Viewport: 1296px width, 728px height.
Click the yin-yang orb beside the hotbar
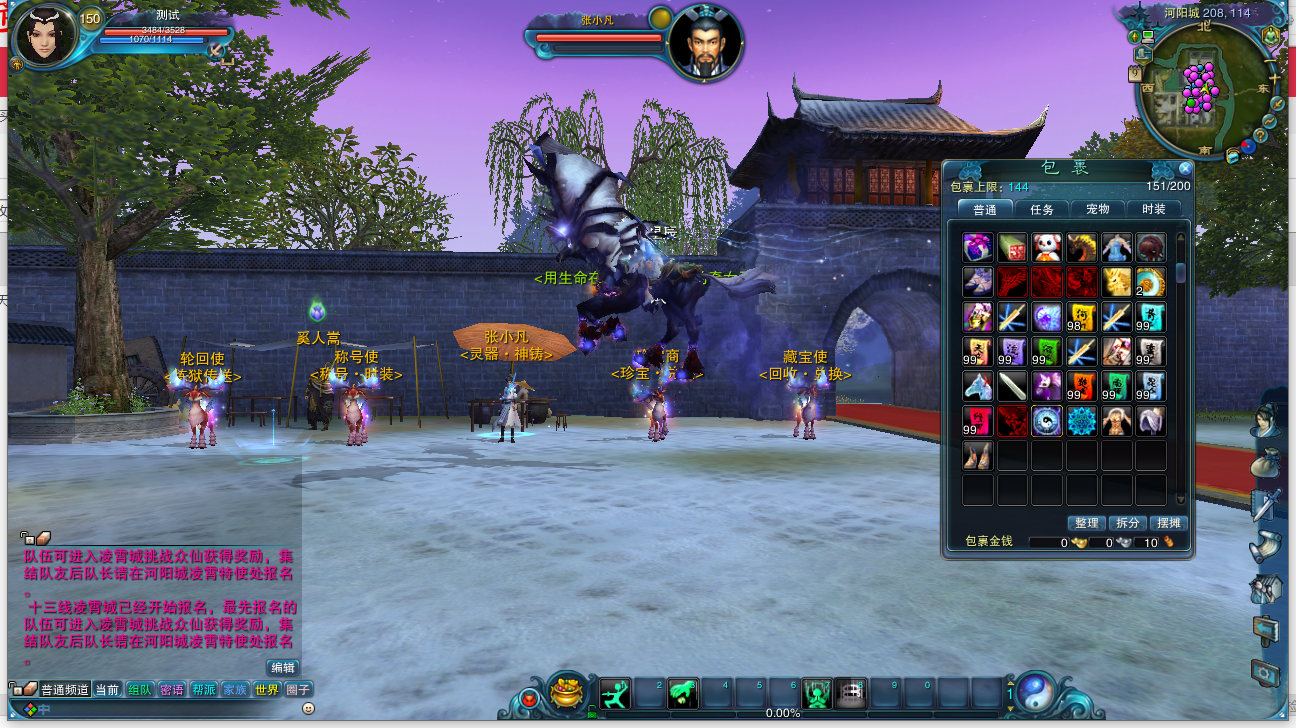coord(1037,691)
